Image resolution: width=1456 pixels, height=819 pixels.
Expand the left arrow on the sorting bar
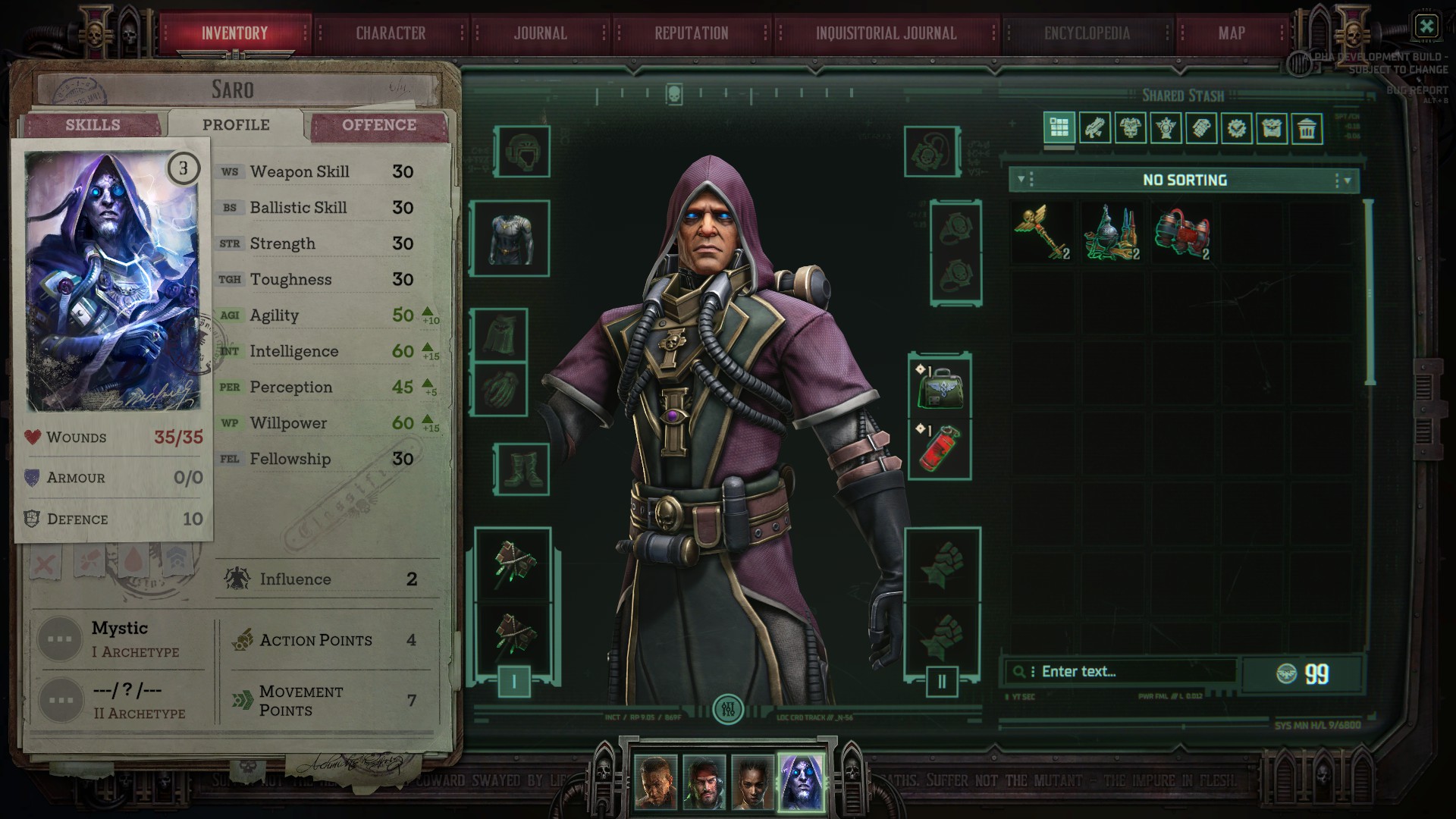1021,180
